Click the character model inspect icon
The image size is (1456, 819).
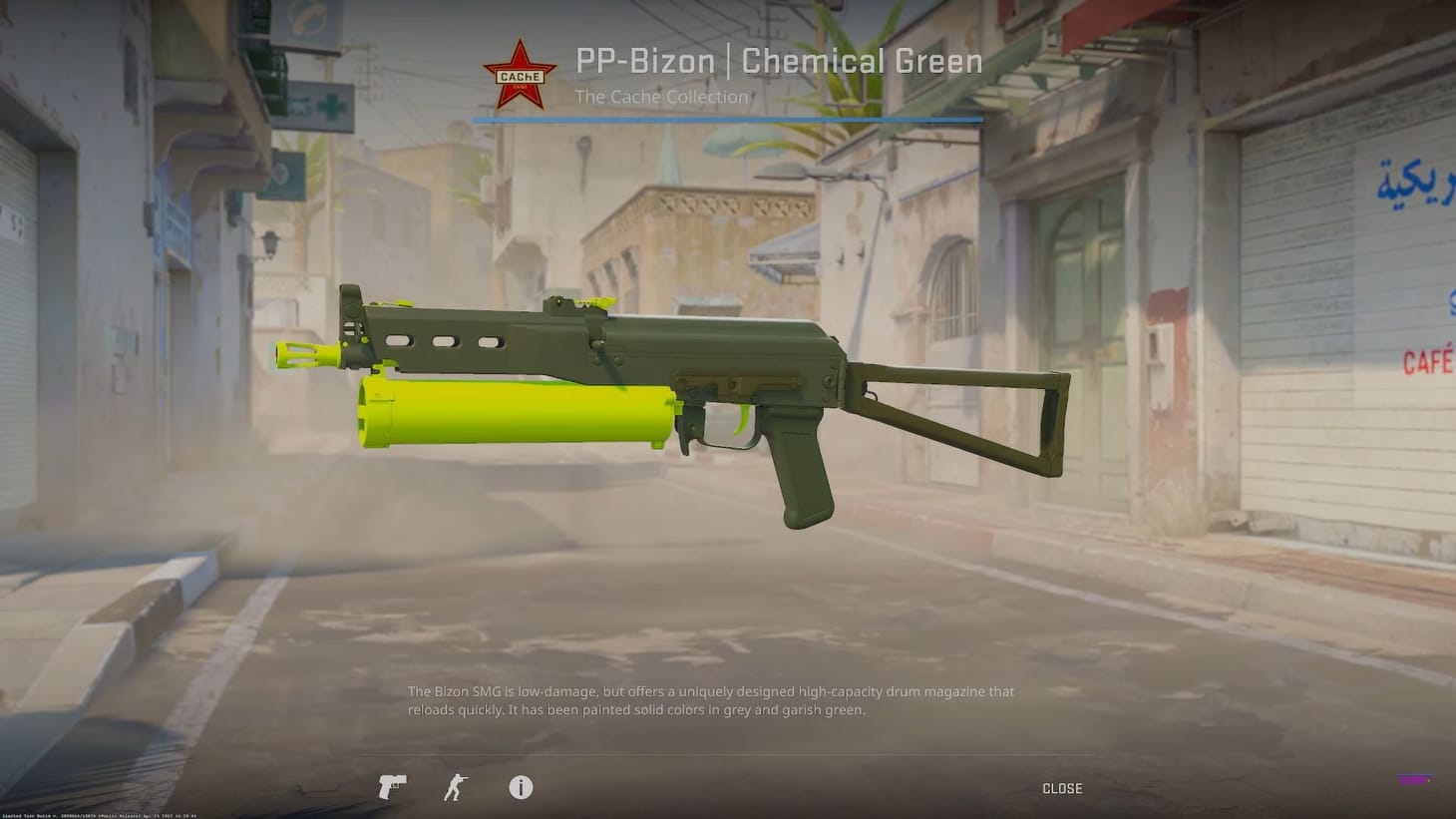(455, 787)
